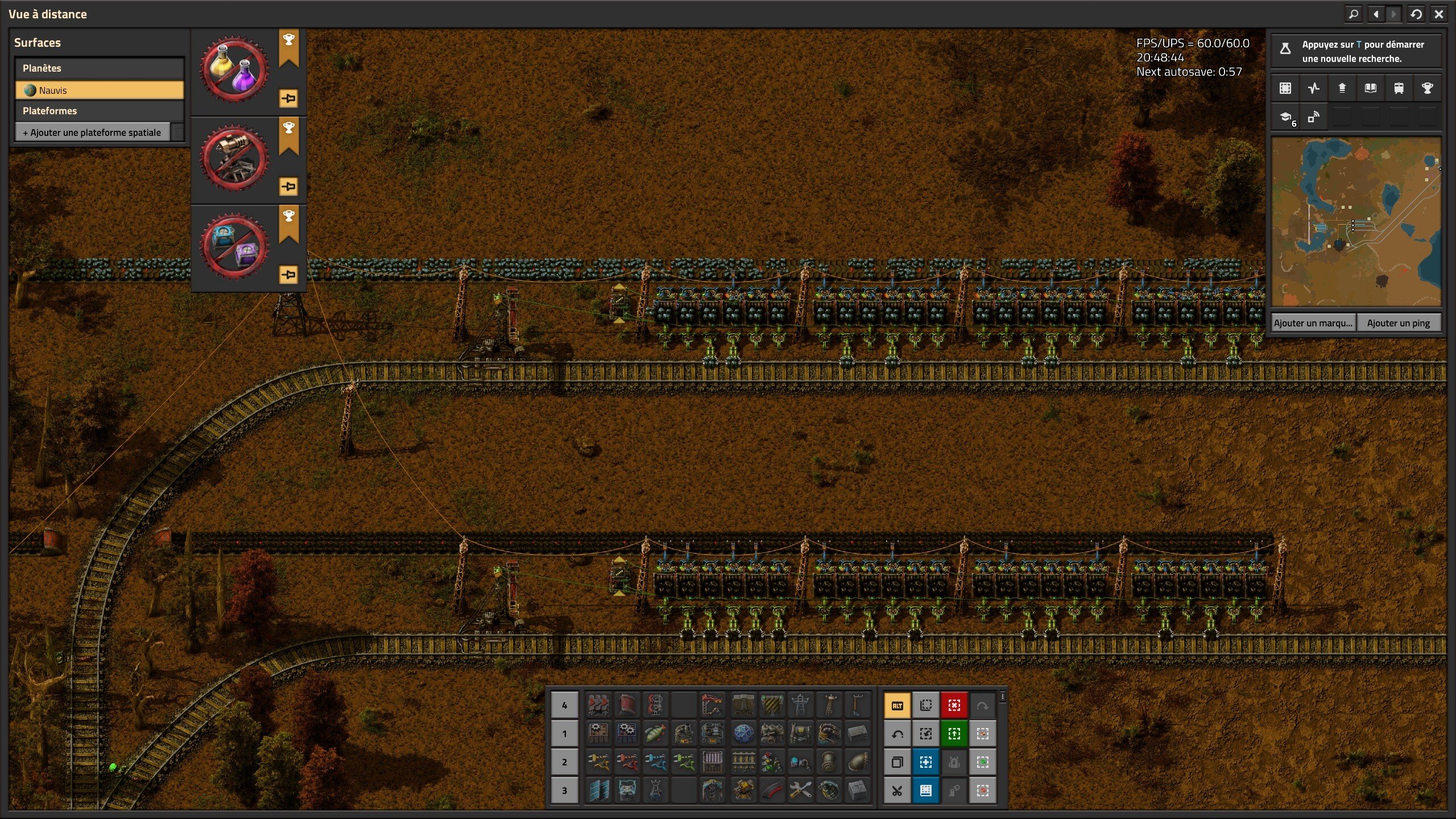Select the green upgrade planner tool
This screenshot has width=1456, height=819.
click(954, 734)
